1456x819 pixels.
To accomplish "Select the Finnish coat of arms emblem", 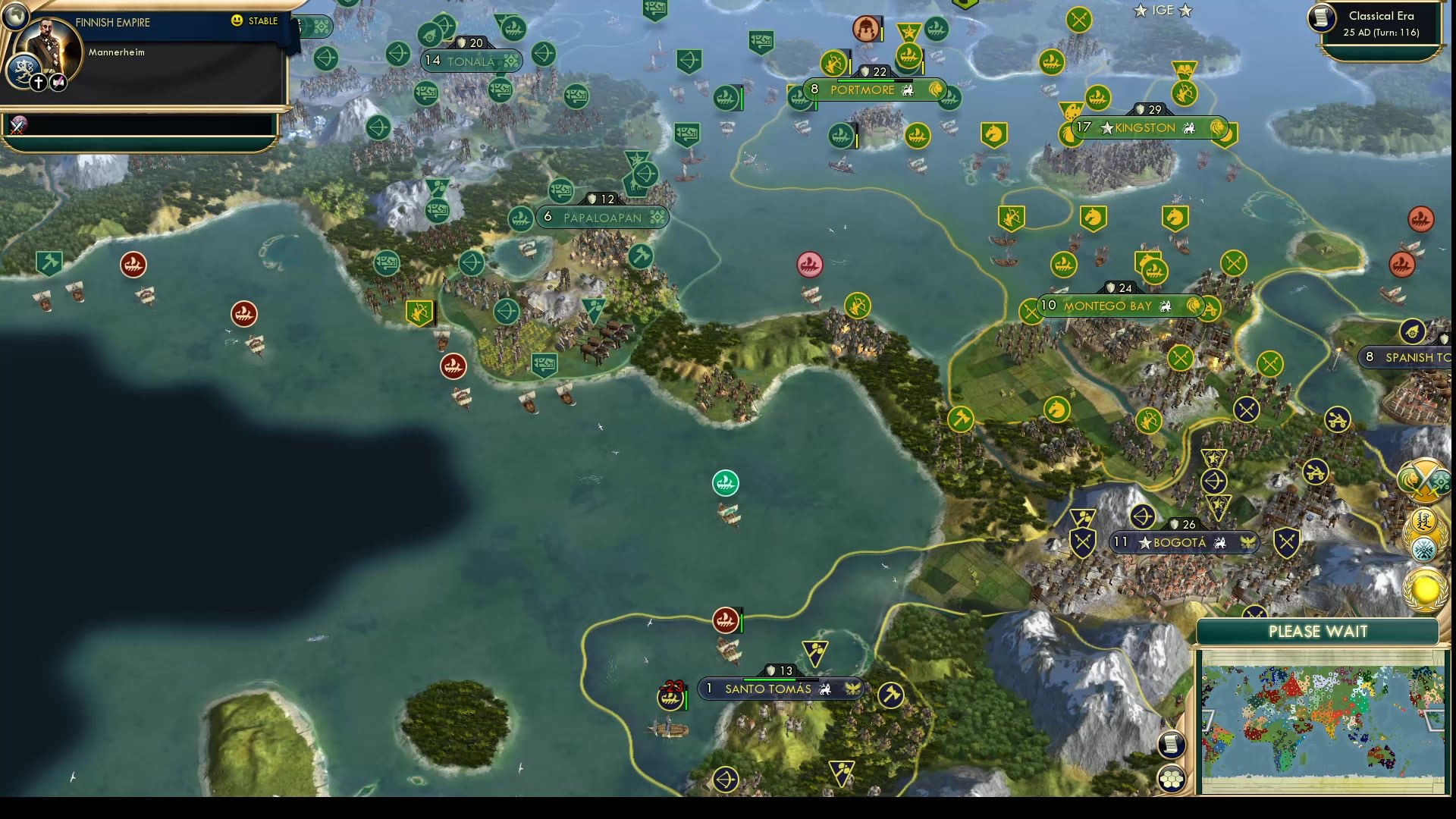I will point(24,69).
